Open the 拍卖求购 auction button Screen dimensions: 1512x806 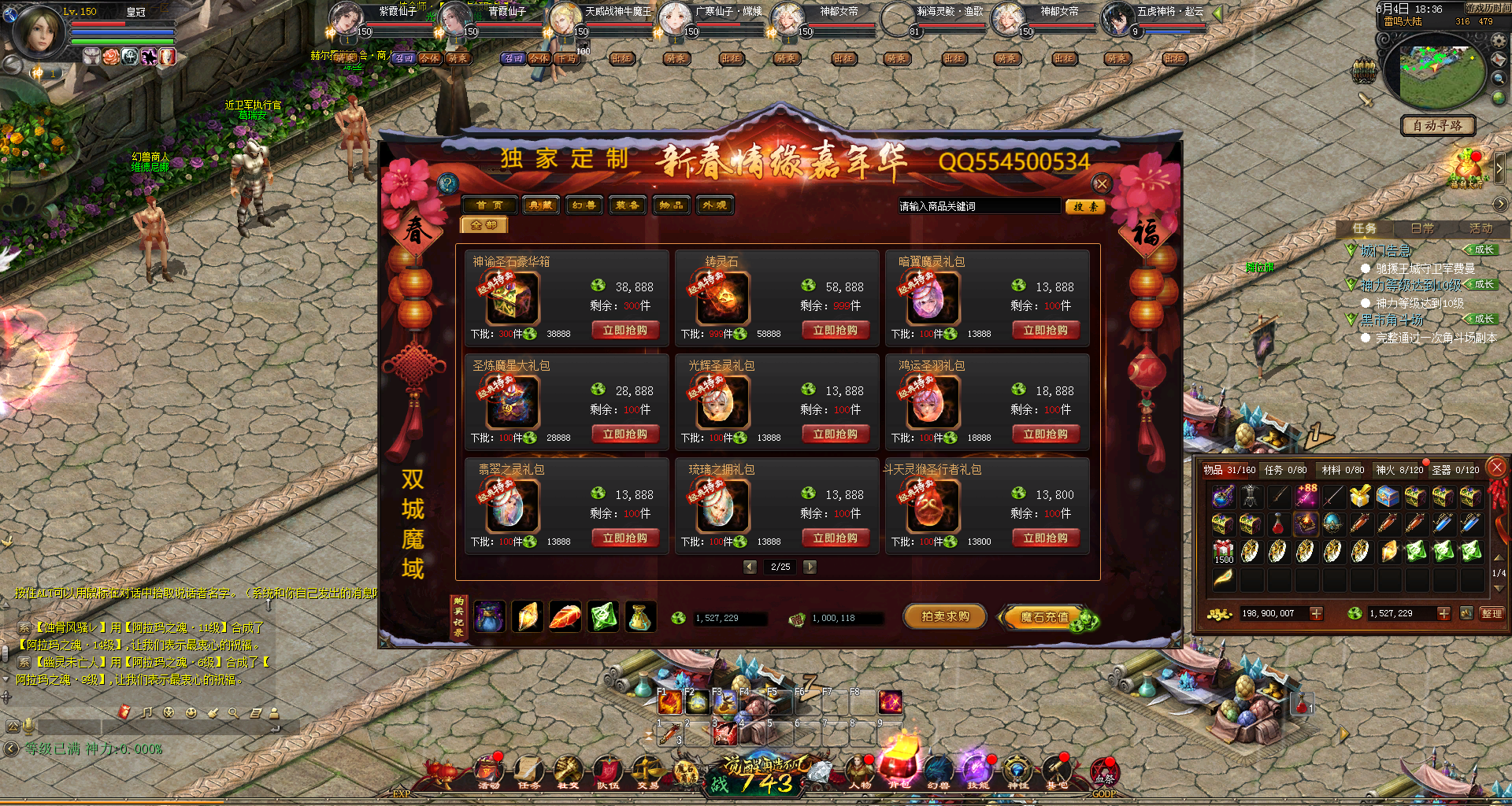coord(945,617)
